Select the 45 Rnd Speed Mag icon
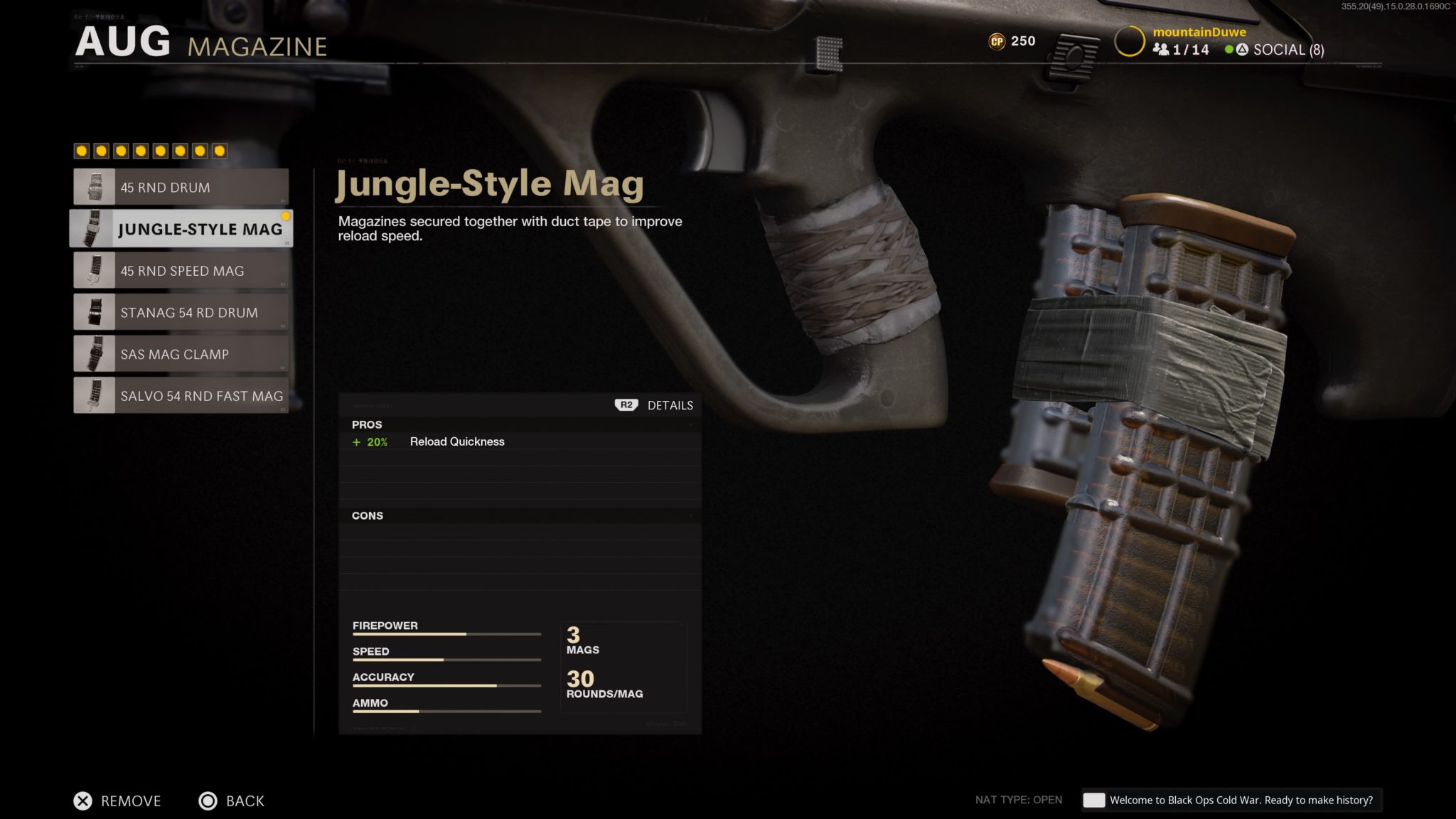Image resolution: width=1456 pixels, height=819 pixels. point(96,271)
